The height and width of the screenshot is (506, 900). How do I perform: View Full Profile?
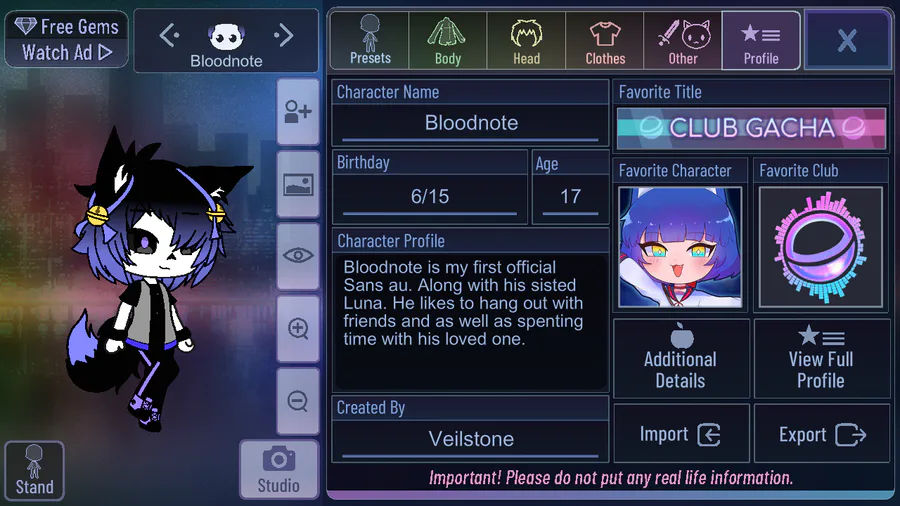(821, 358)
